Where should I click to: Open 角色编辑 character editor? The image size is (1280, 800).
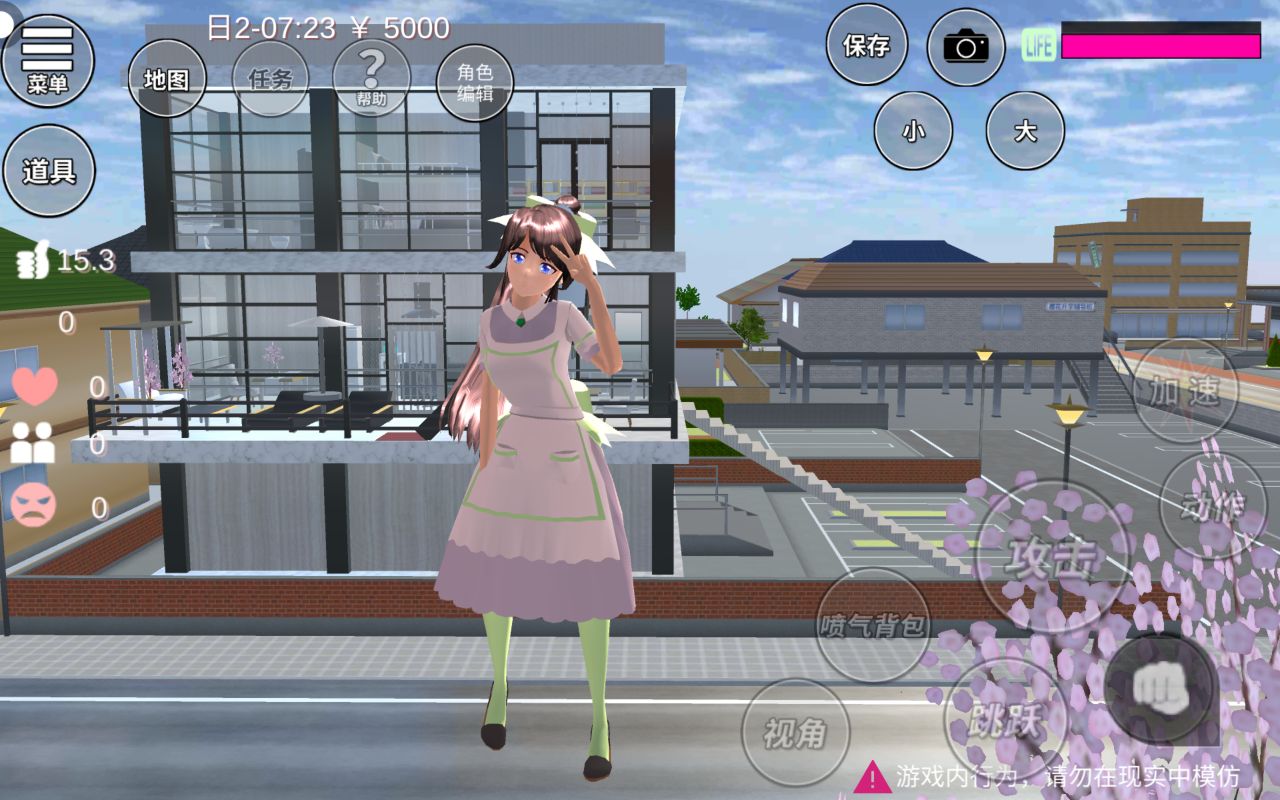click(475, 83)
